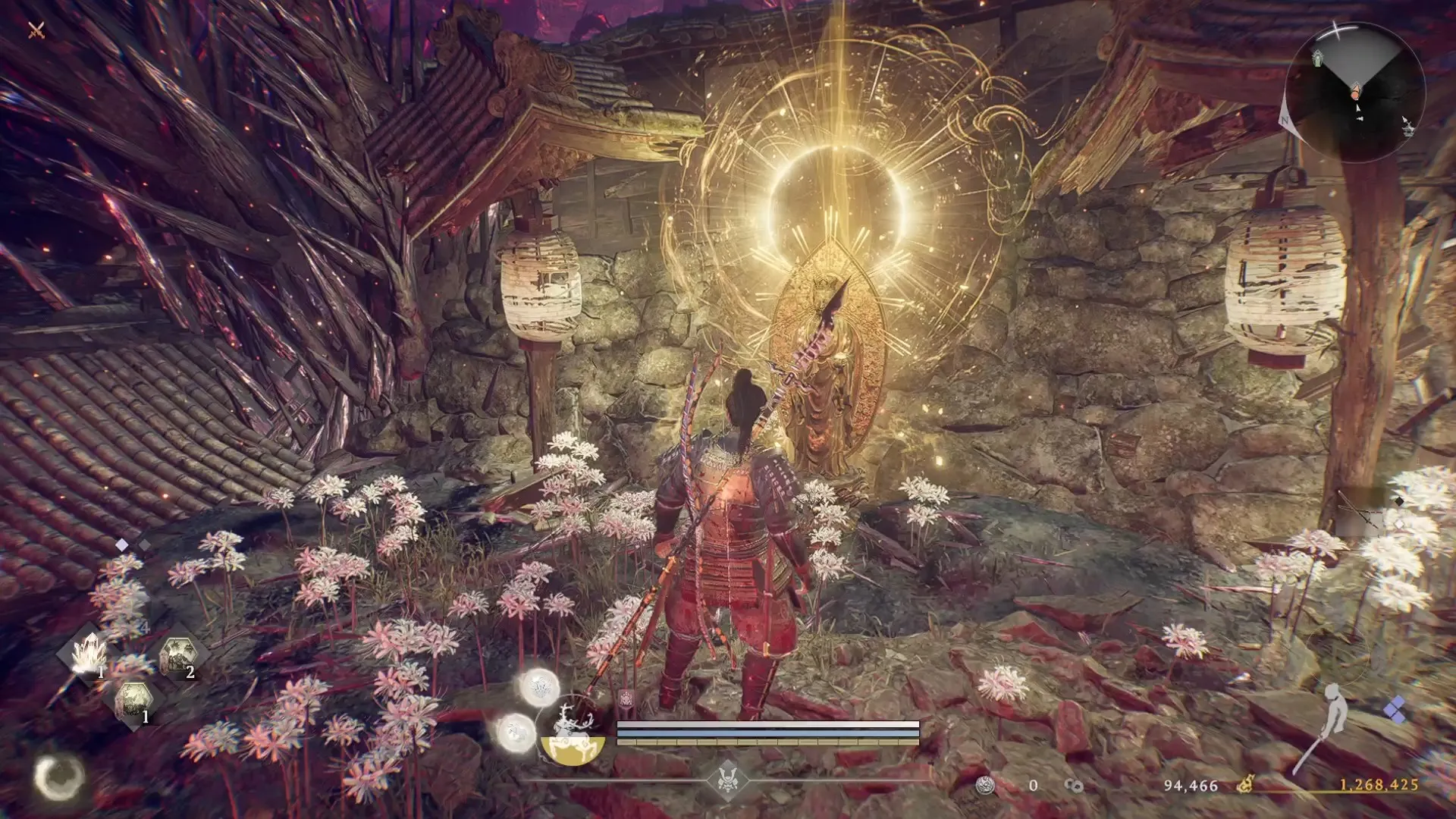The height and width of the screenshot is (819, 1456).
Task: Click the glowing swirl orb icon
Action: click(59, 777)
